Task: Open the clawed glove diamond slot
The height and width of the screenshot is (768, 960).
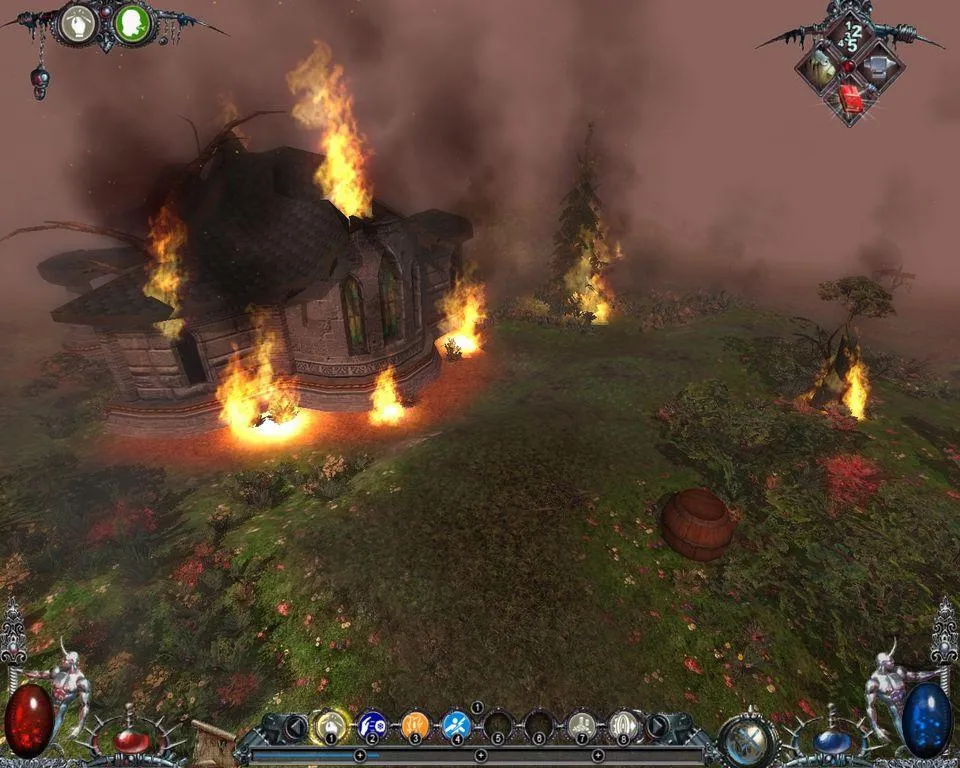Action: pos(821,69)
